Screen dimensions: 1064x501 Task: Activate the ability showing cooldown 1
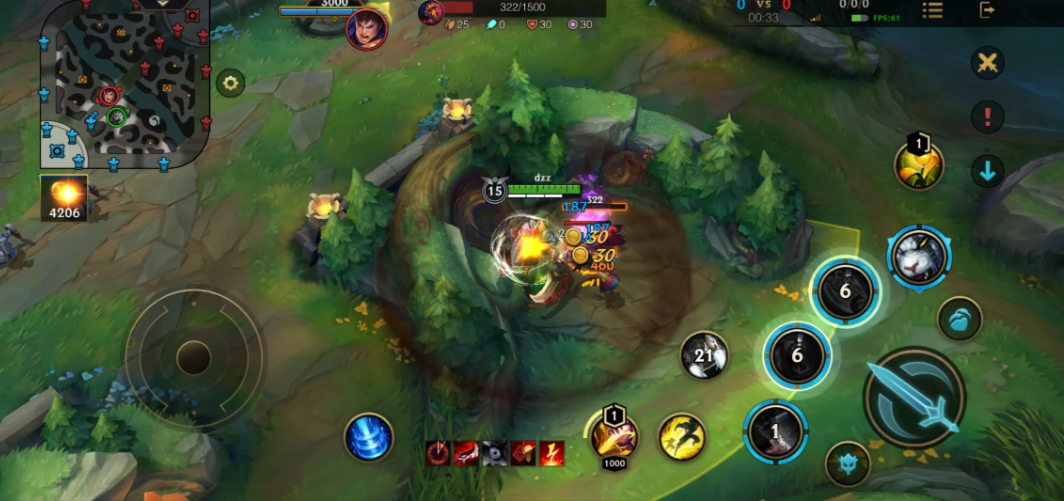click(775, 432)
